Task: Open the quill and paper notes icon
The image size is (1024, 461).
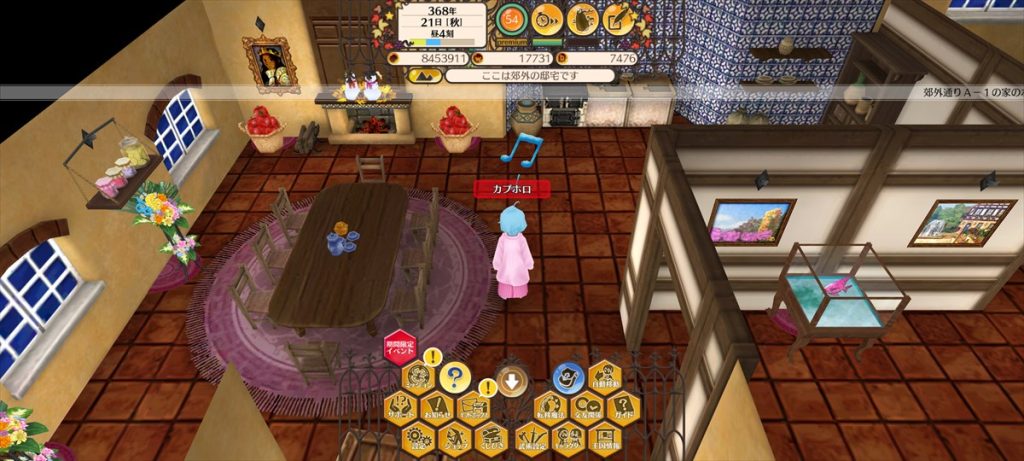Action: click(x=620, y=18)
